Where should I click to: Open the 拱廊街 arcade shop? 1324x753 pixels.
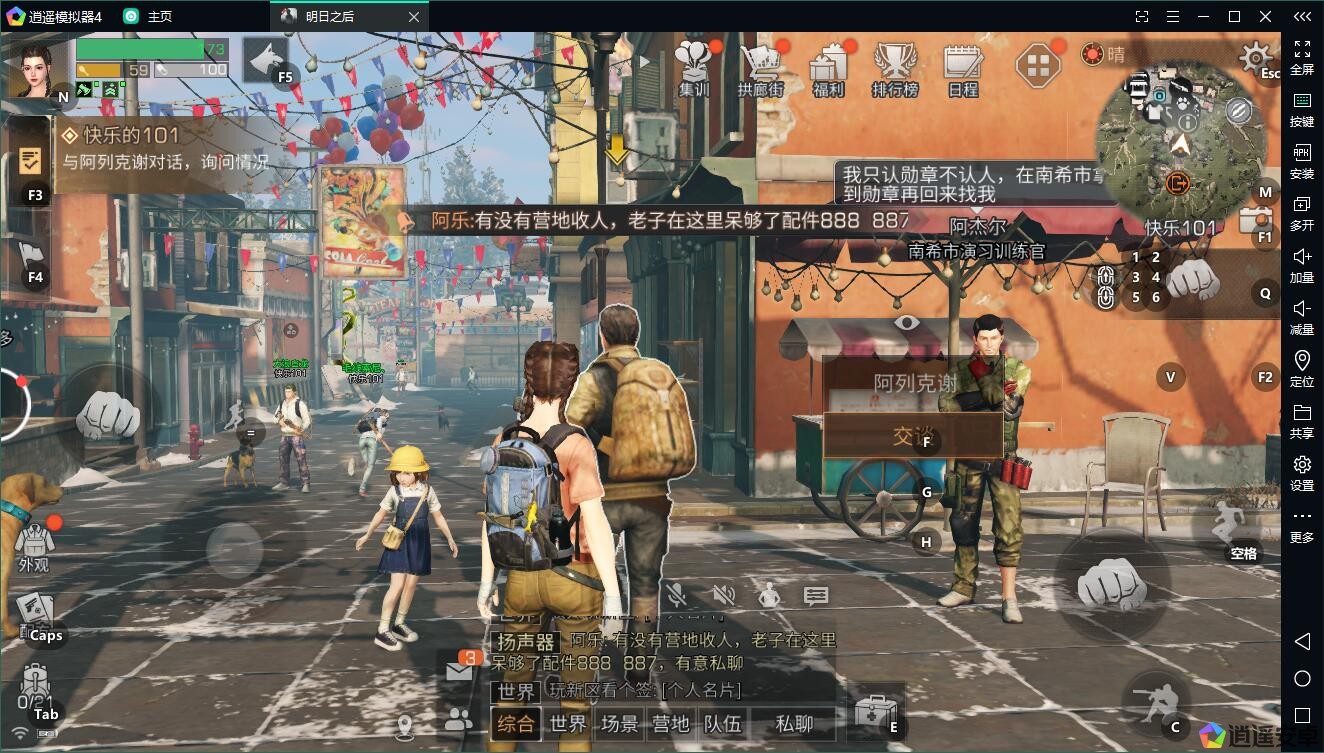point(760,68)
